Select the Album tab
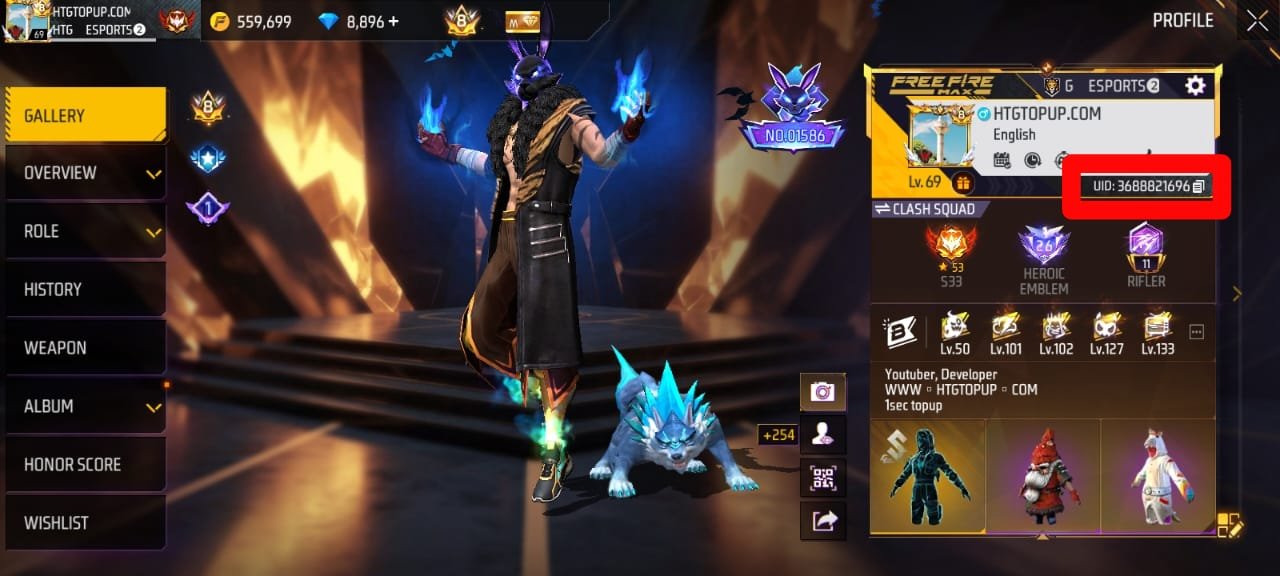The image size is (1280, 576). coord(85,406)
